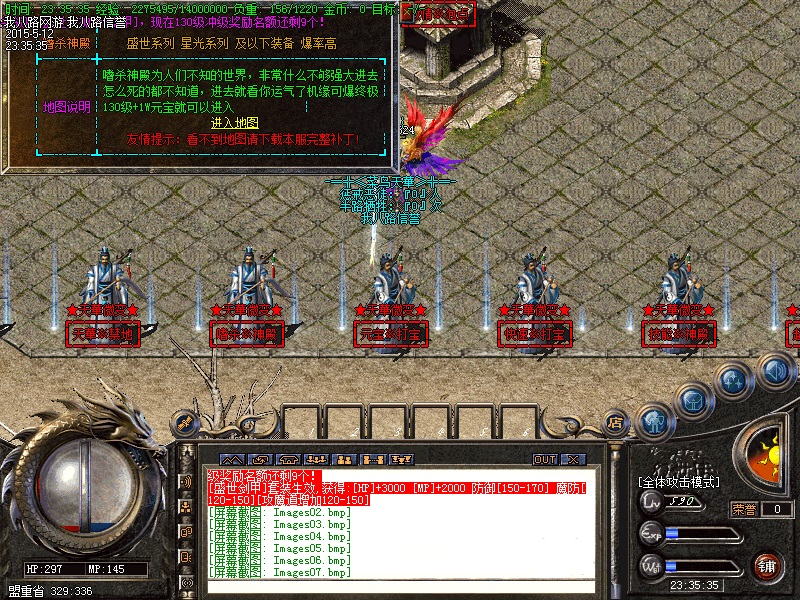800x600 pixels.
Task: Click the OUT button above the chat
Action: 544,459
